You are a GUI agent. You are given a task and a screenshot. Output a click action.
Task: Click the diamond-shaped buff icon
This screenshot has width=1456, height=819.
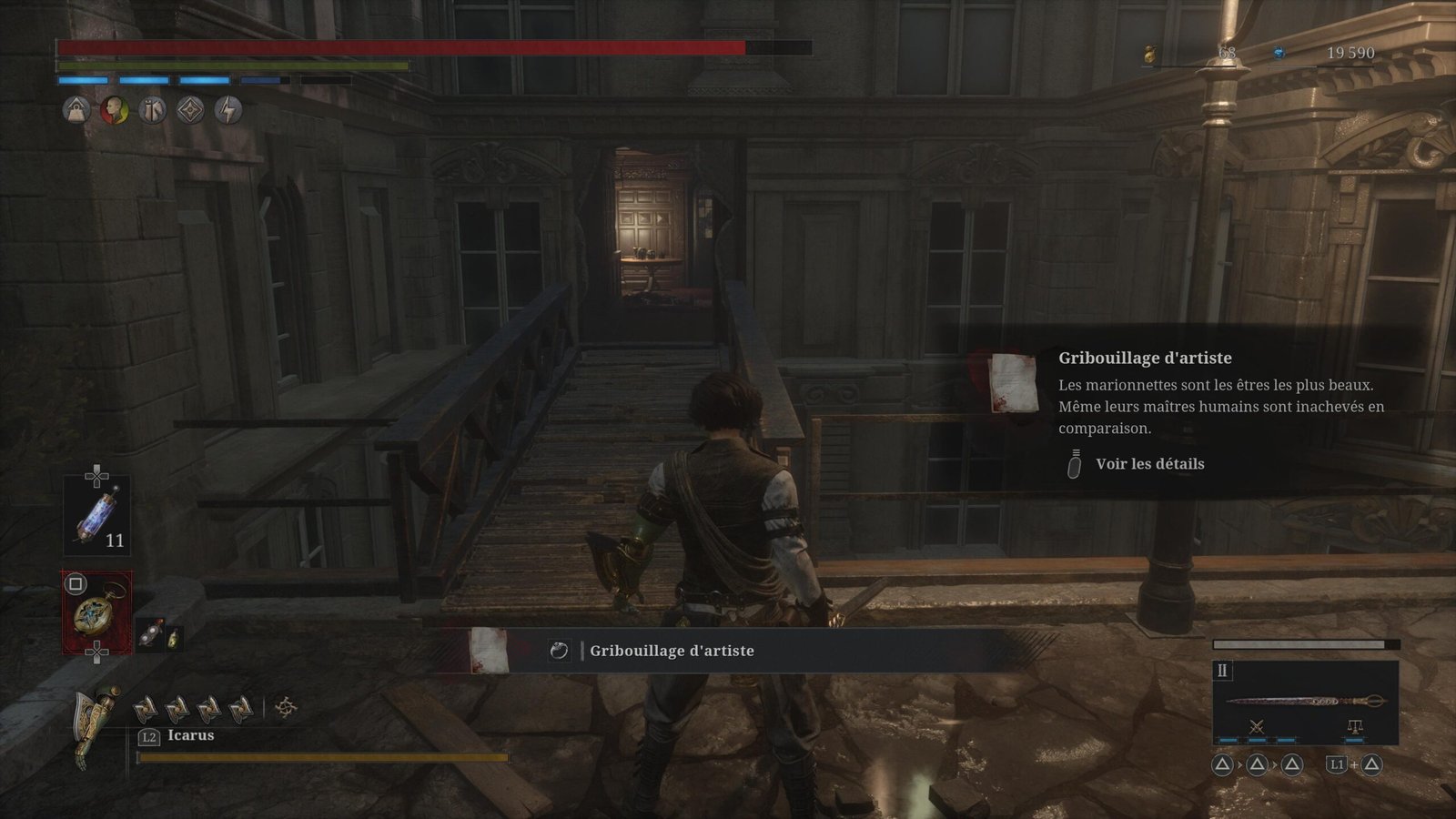point(190,111)
